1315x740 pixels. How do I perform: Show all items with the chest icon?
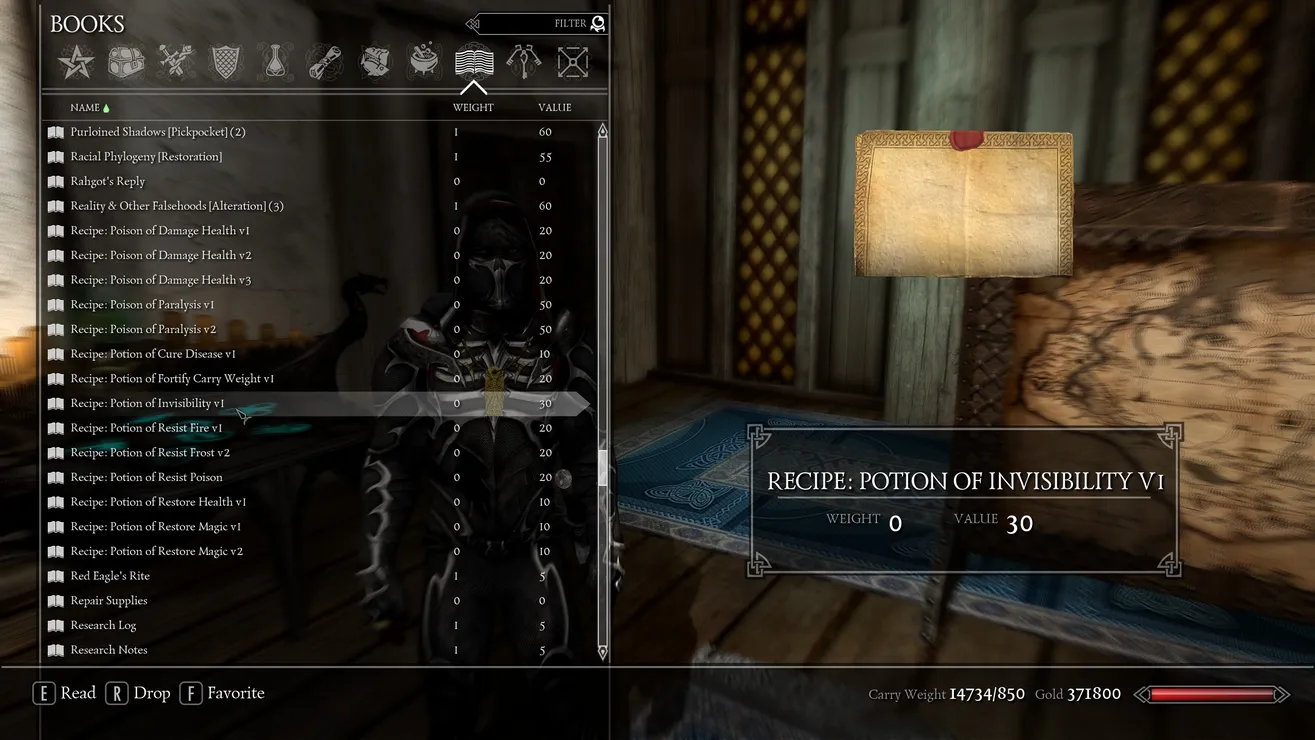point(126,63)
